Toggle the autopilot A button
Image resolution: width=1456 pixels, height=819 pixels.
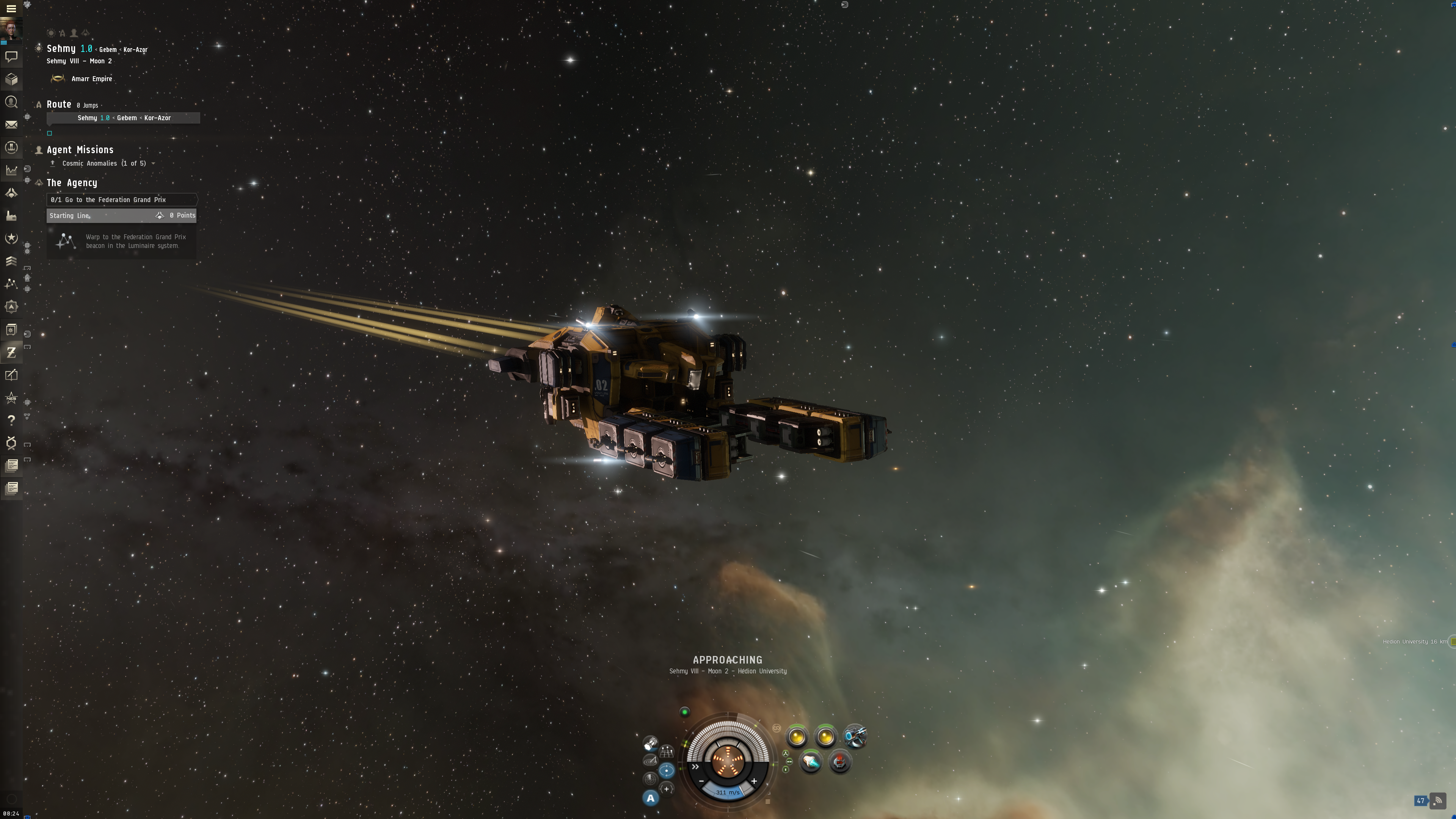651,798
